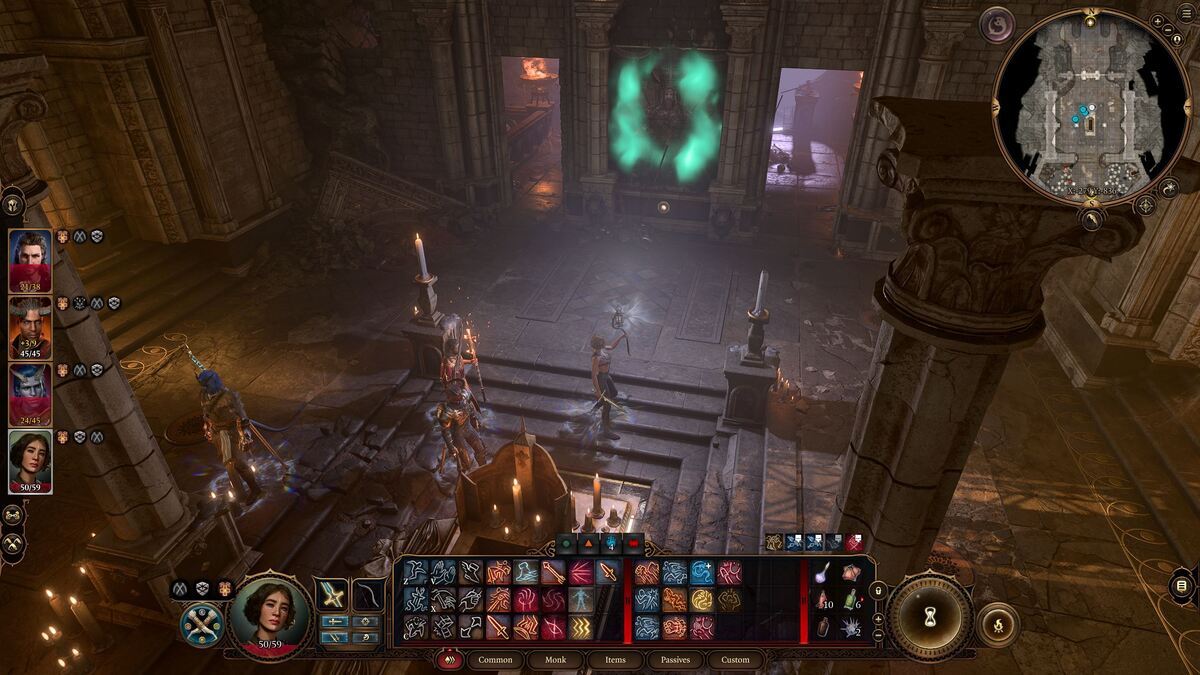Screen dimensions: 1200x675
Task: Select the Passives hotbar tab
Action: (x=675, y=660)
